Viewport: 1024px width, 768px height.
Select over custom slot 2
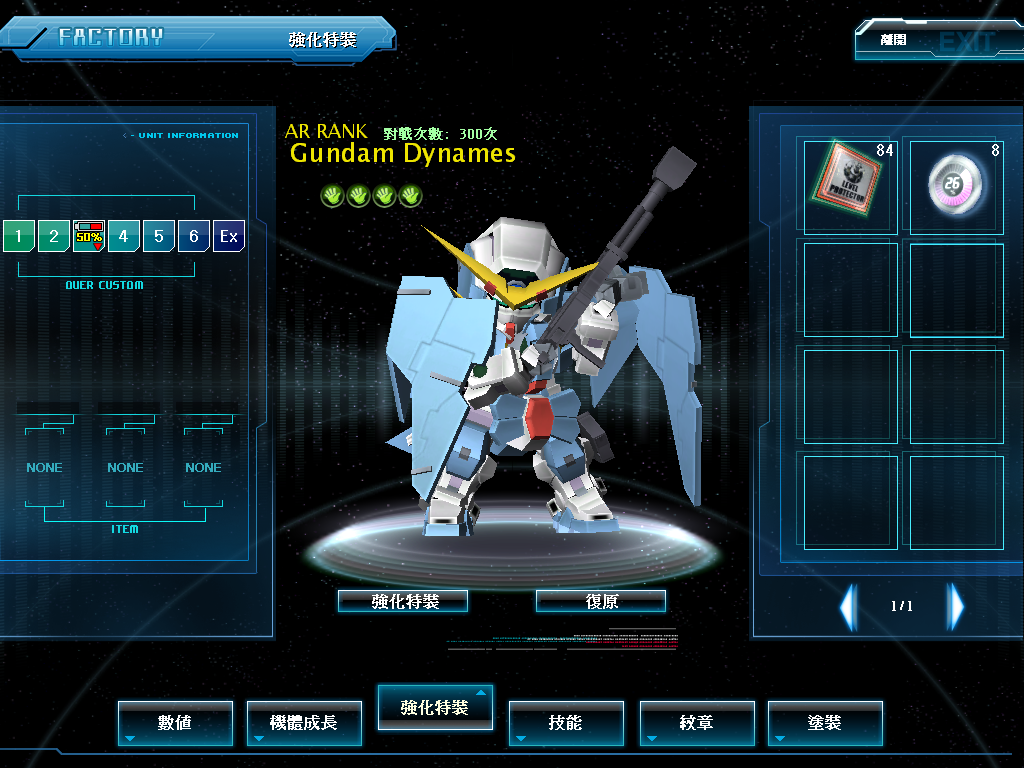(x=54, y=236)
